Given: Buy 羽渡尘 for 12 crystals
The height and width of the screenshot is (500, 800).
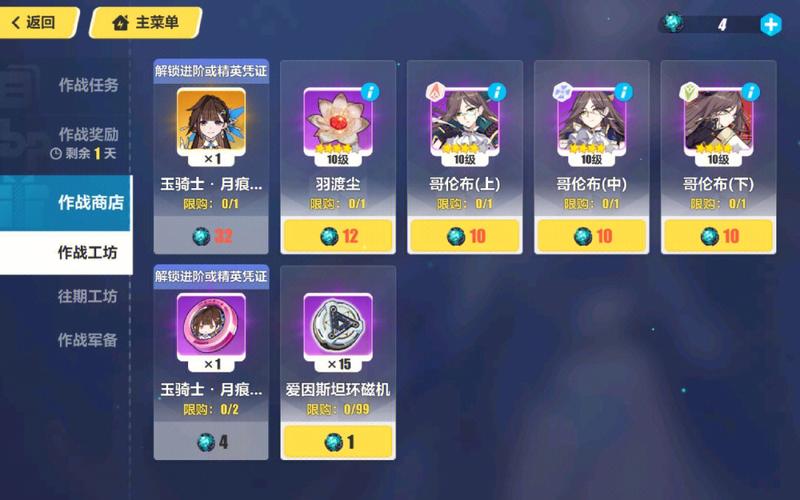Looking at the screenshot, I should pos(338,237).
